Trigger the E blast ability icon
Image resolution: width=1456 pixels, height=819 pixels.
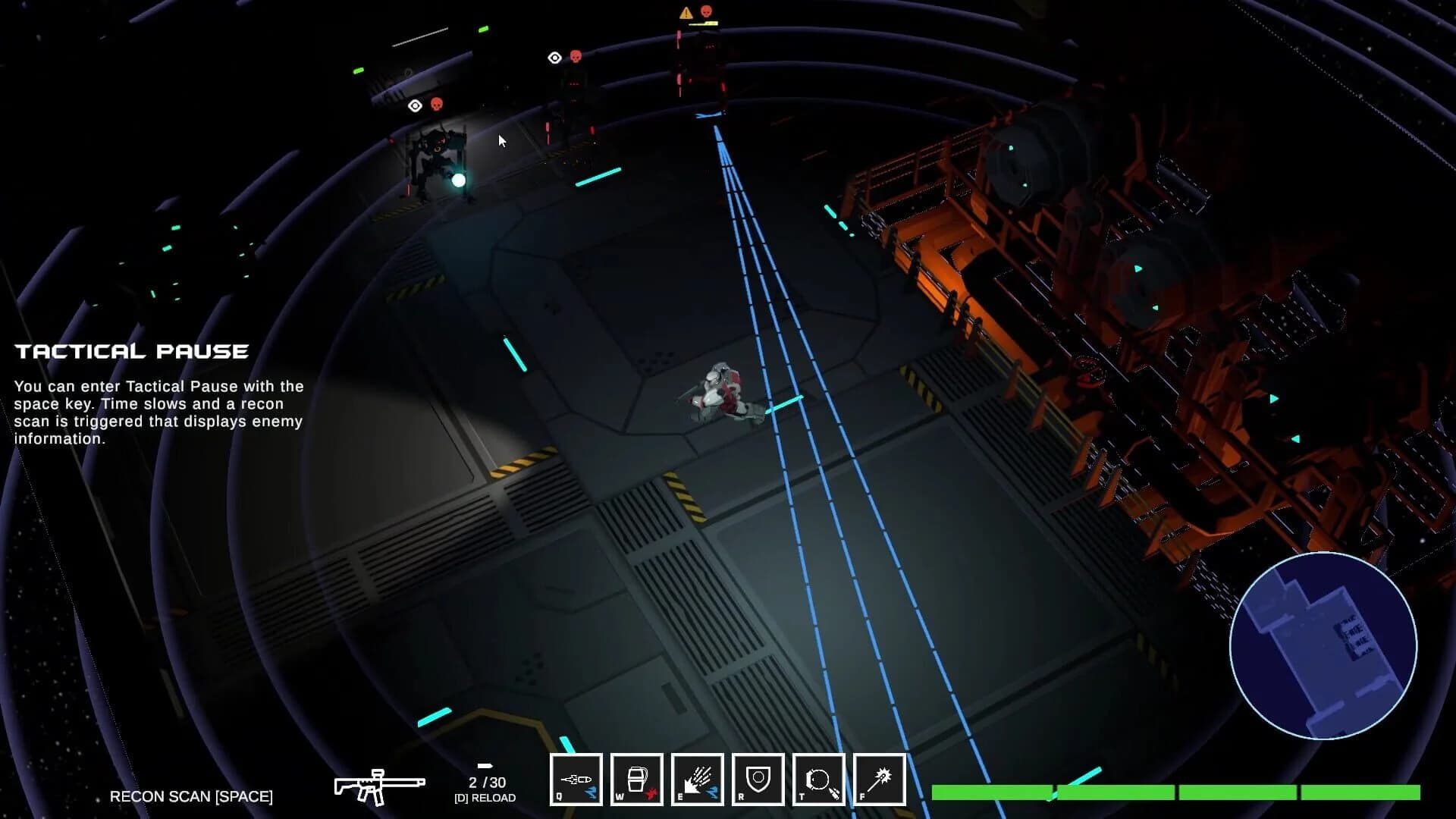click(698, 779)
